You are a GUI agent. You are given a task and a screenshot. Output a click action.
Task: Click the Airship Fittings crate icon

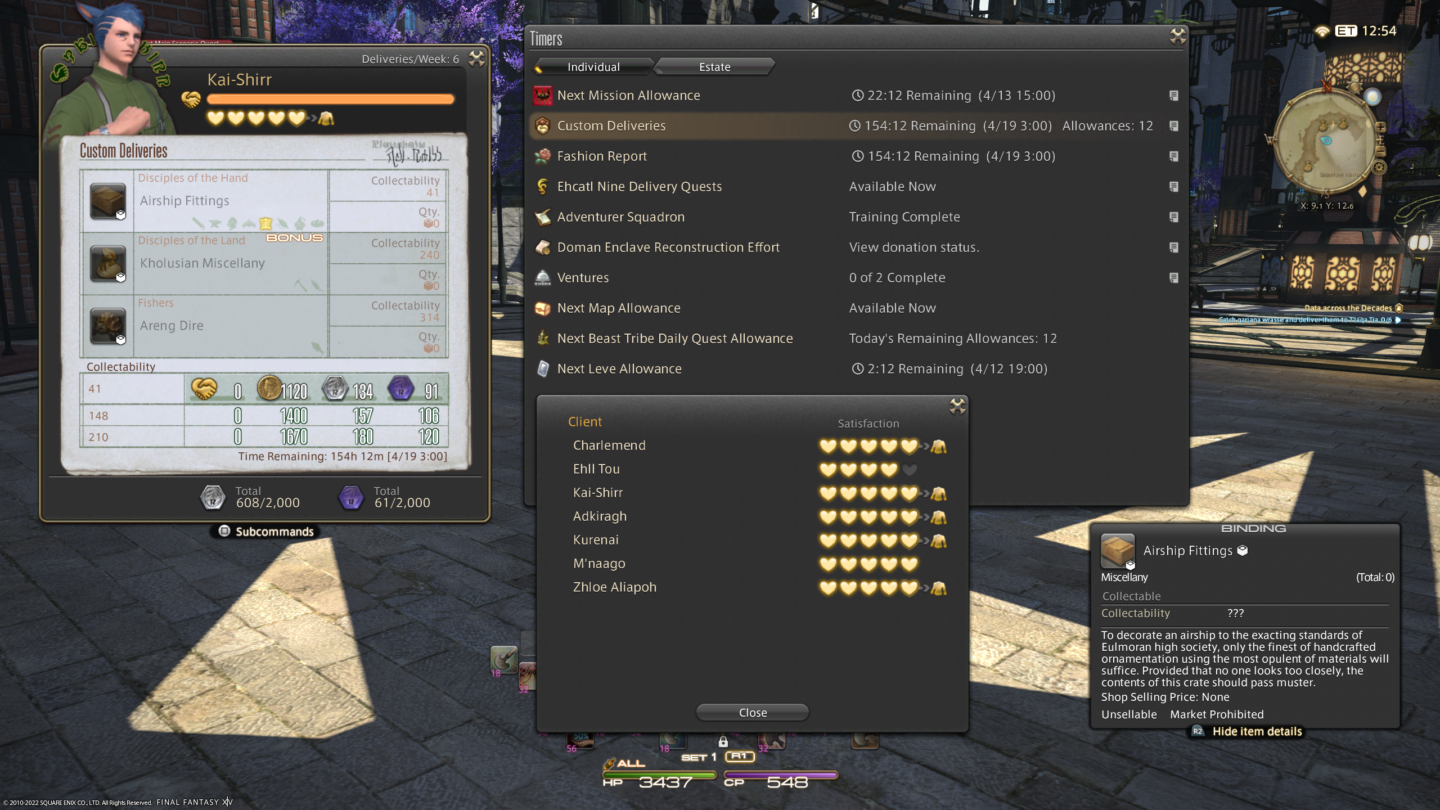coord(108,200)
